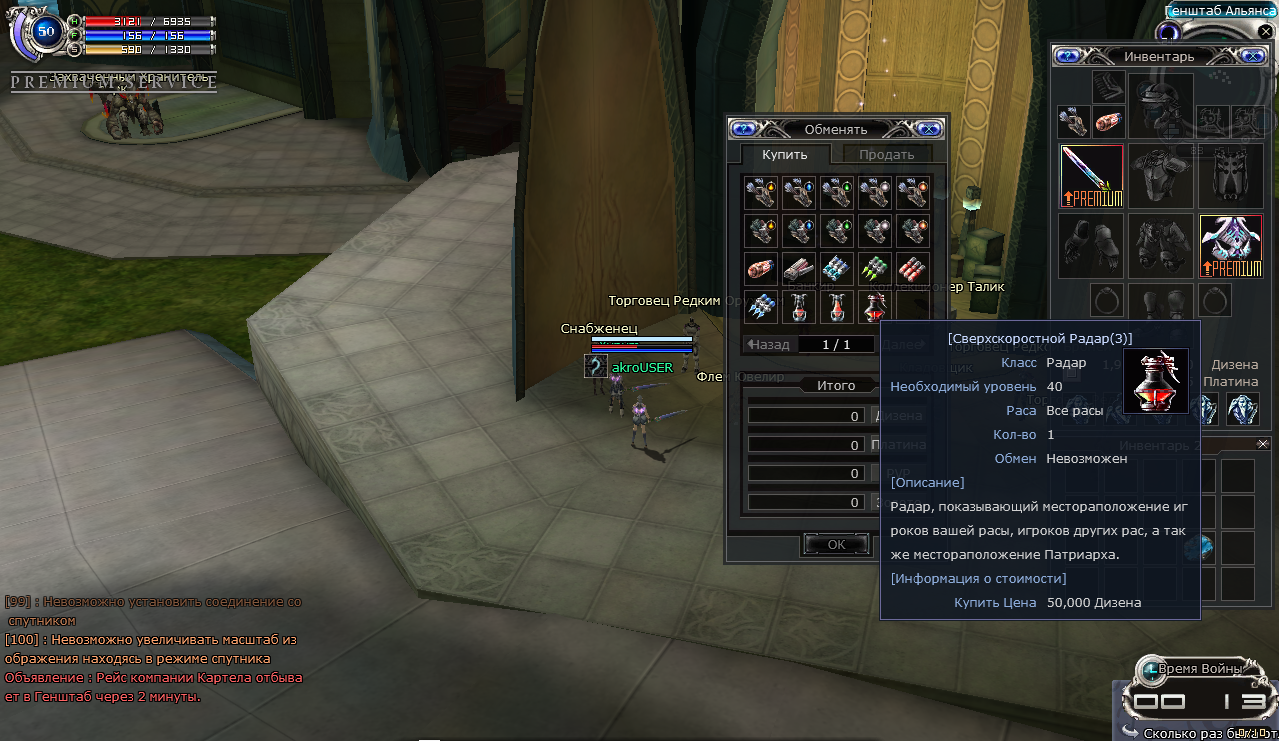
Task: Choose the green-tipped ammo shop item
Action: [875, 269]
